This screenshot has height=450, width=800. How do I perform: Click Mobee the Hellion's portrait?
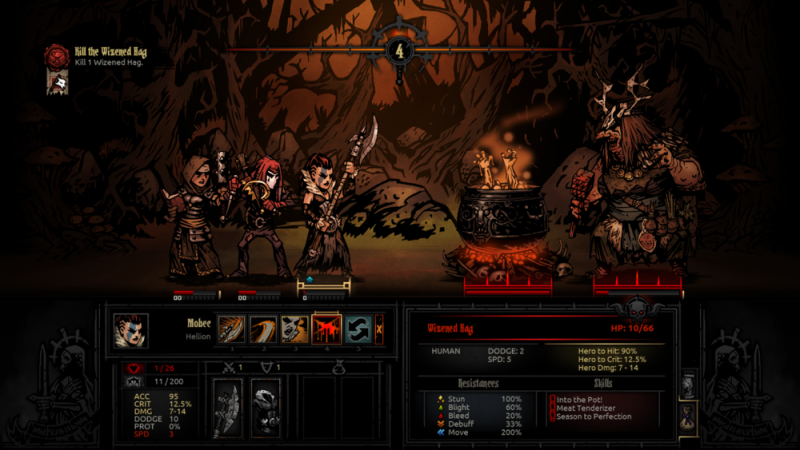coord(131,329)
